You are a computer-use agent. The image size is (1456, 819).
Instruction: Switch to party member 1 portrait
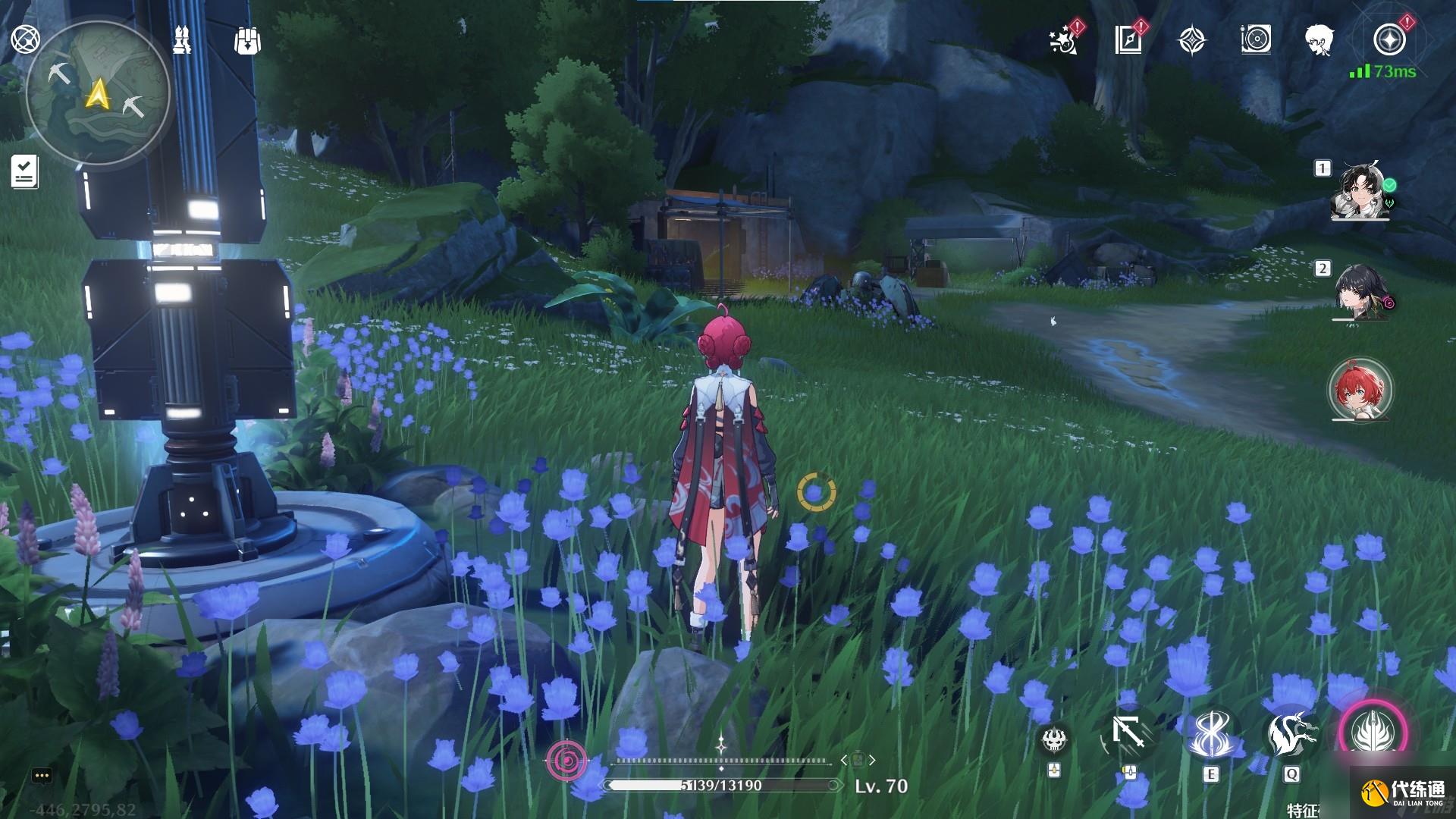tap(1361, 192)
